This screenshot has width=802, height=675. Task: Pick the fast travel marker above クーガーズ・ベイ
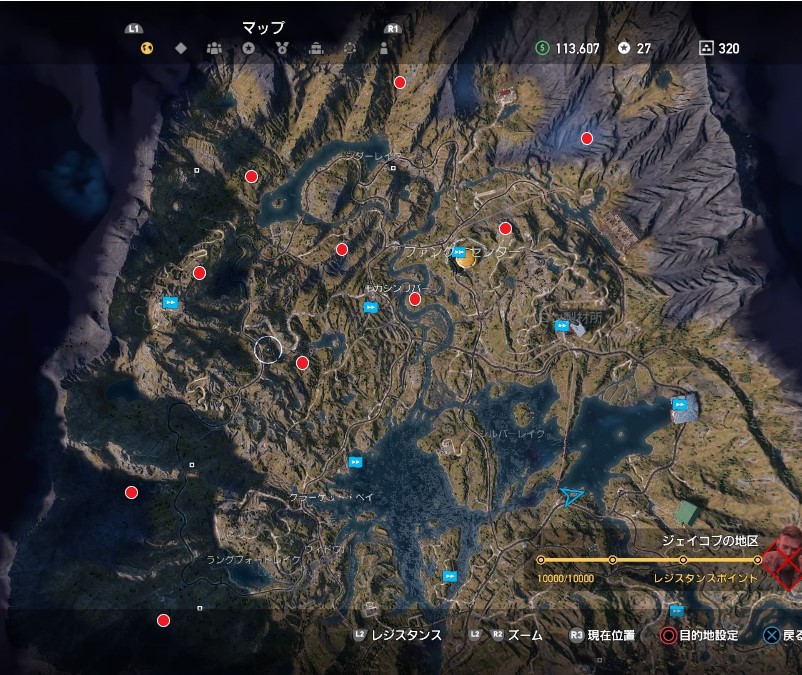point(356,462)
